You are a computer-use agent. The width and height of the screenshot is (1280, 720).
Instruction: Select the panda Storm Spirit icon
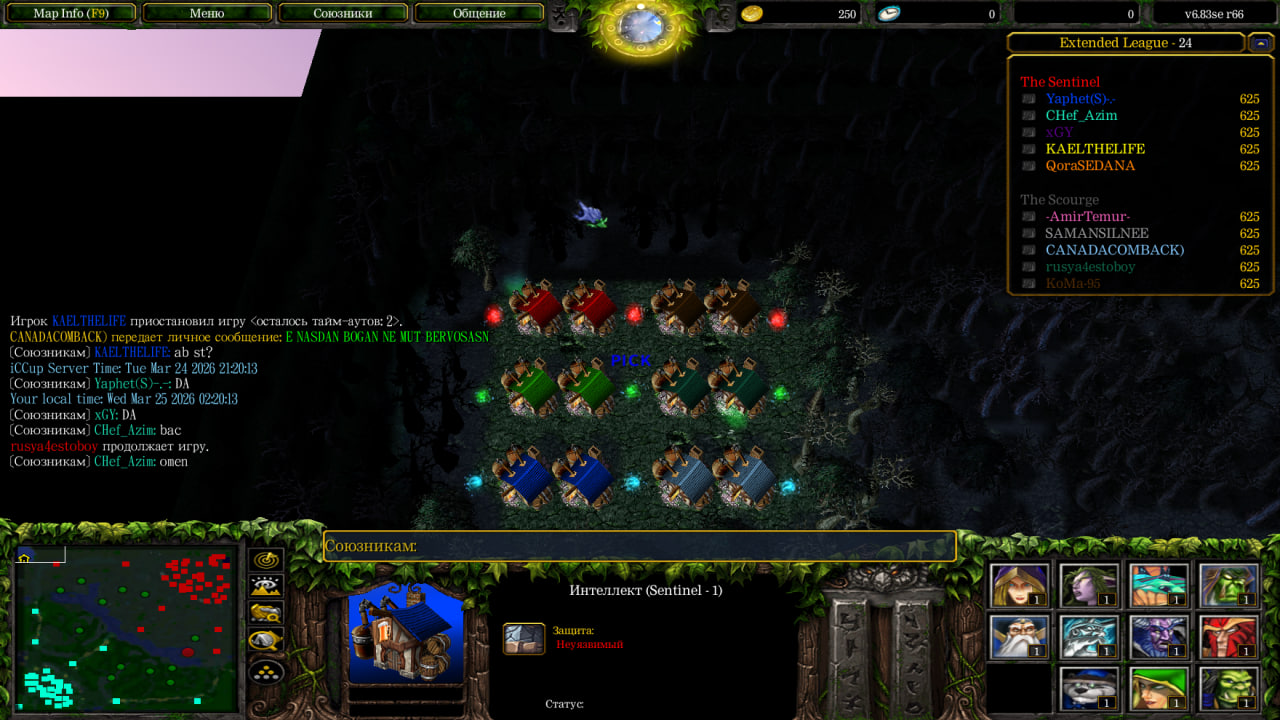[x=1090, y=688]
